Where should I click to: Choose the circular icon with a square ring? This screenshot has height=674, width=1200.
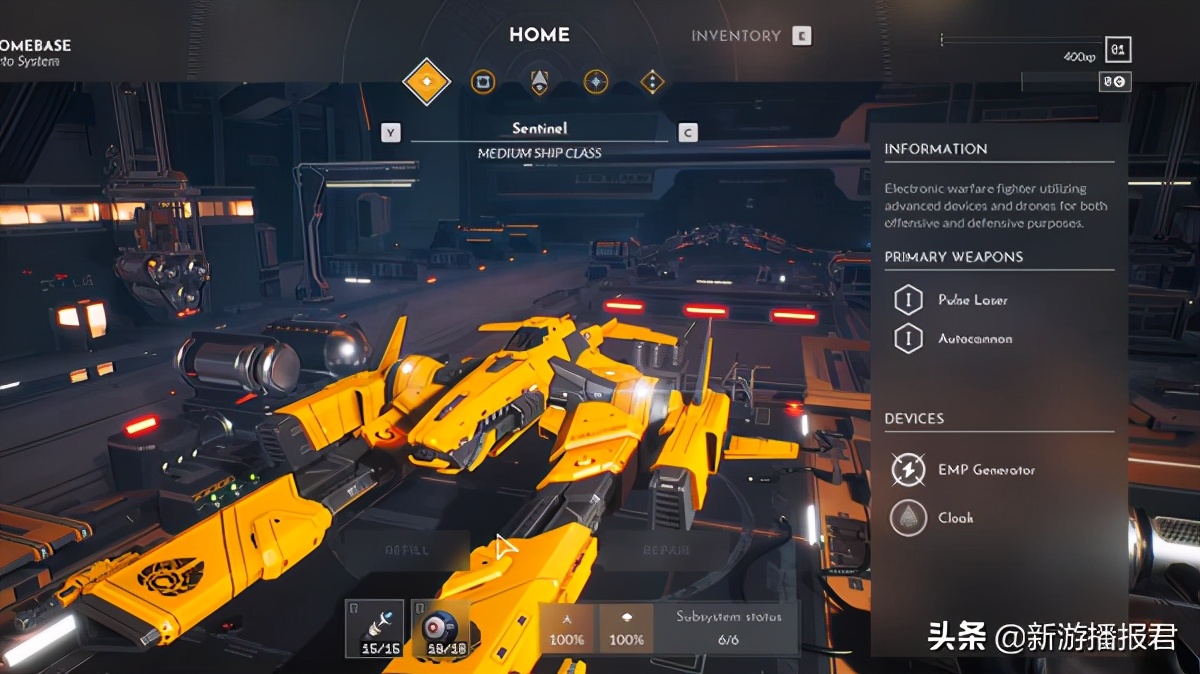(x=483, y=82)
